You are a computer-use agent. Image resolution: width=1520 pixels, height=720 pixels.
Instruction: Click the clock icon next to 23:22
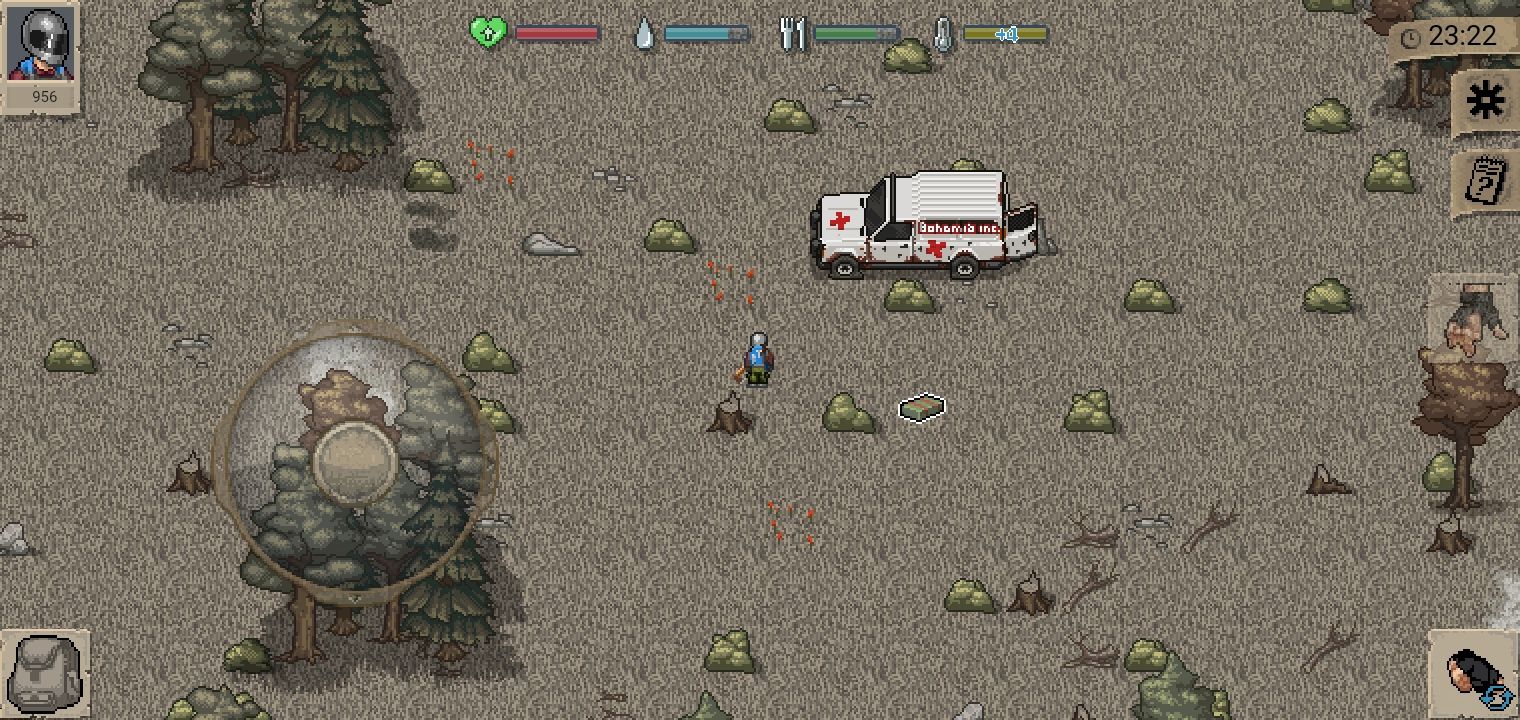click(1413, 38)
